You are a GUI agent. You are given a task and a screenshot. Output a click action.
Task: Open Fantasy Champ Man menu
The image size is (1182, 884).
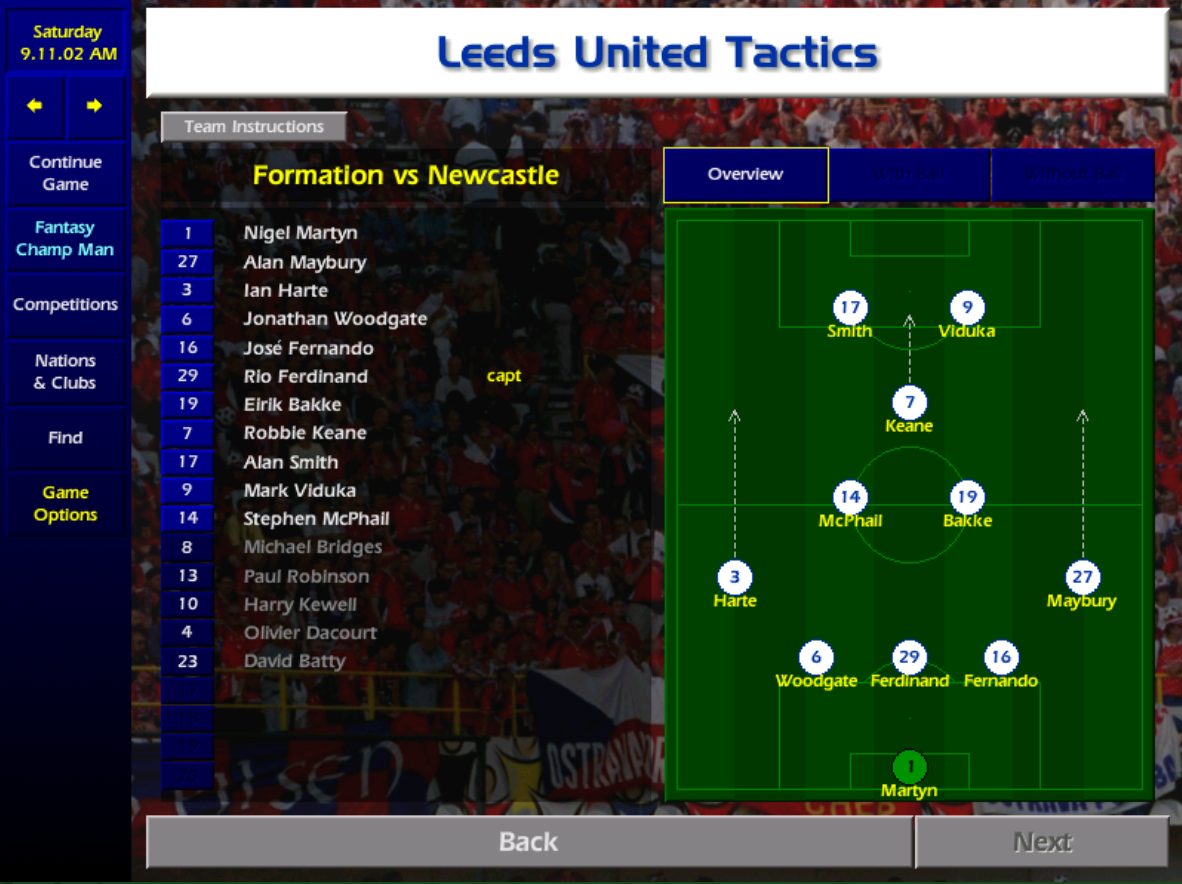click(65, 239)
